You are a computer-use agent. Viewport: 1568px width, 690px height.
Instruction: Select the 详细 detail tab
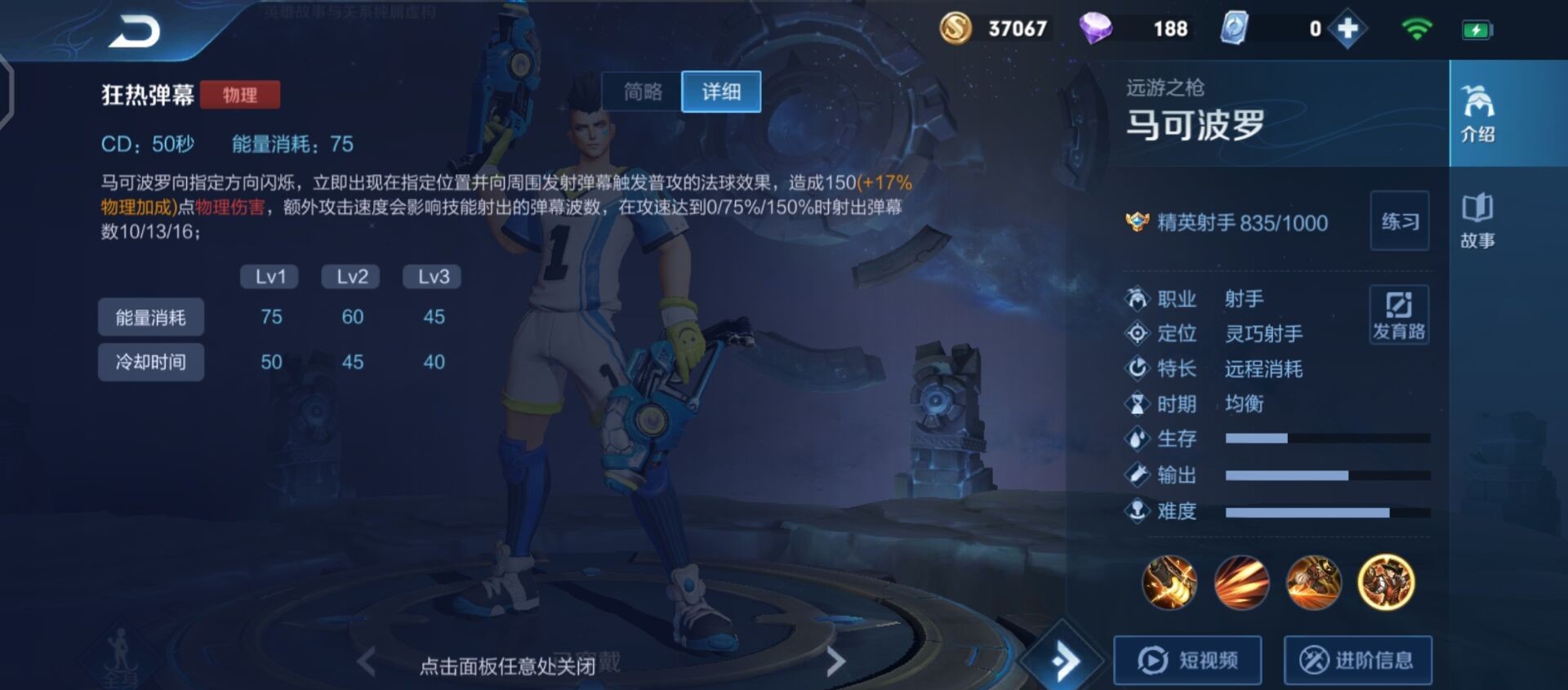point(720,91)
